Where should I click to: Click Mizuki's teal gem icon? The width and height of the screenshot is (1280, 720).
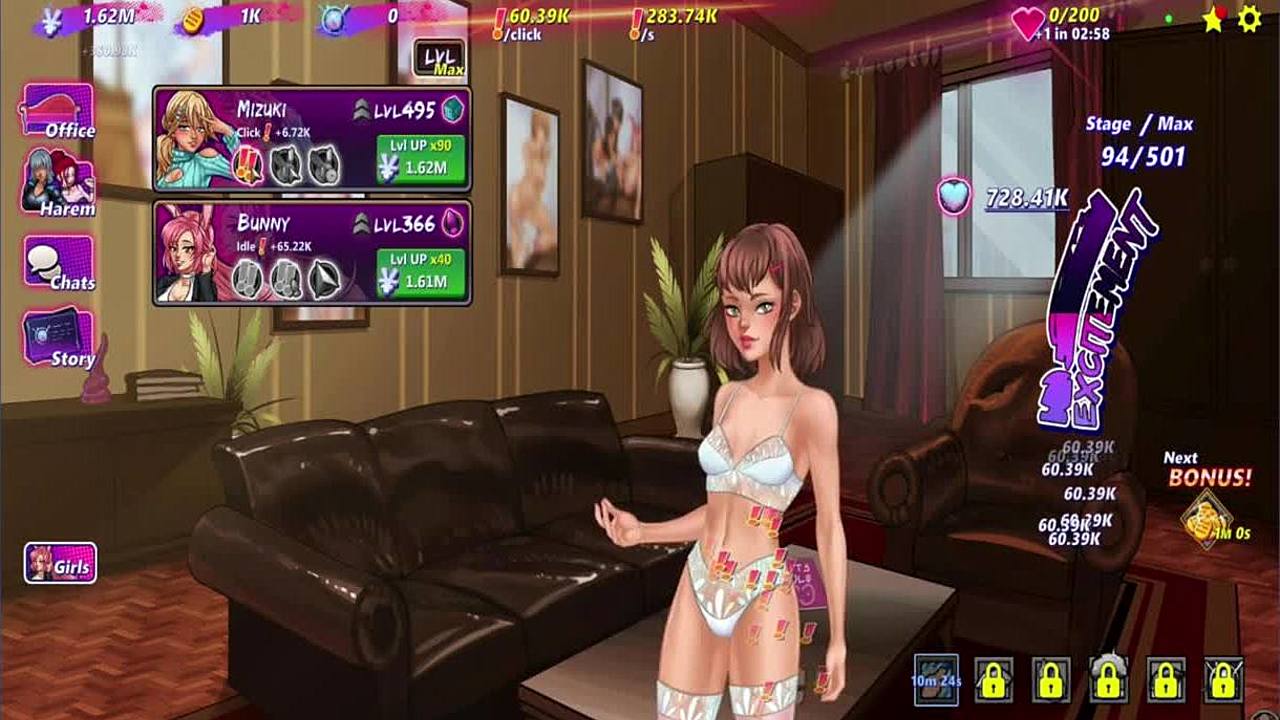(x=454, y=110)
